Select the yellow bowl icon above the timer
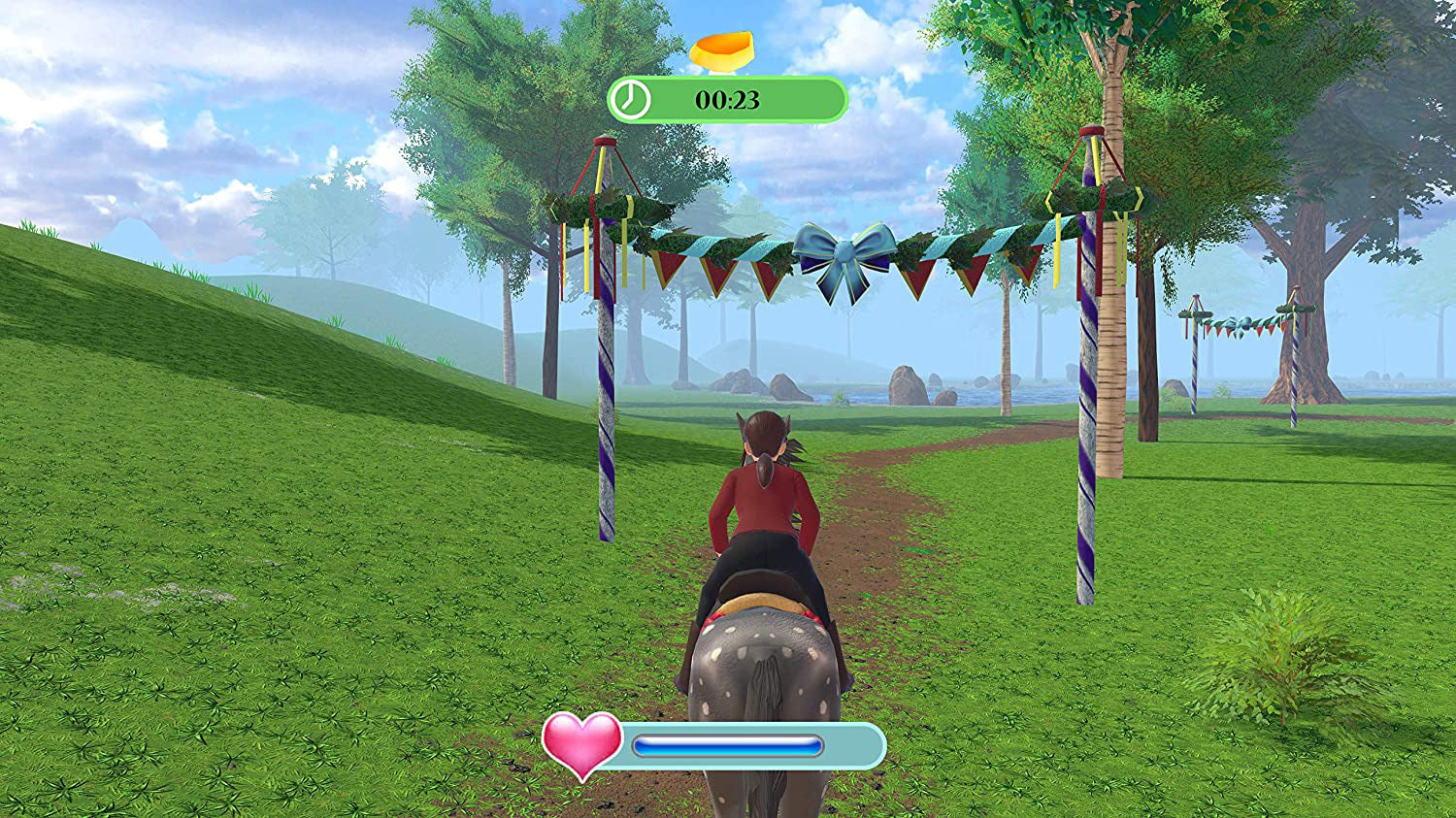The height and width of the screenshot is (818, 1456). point(723,50)
